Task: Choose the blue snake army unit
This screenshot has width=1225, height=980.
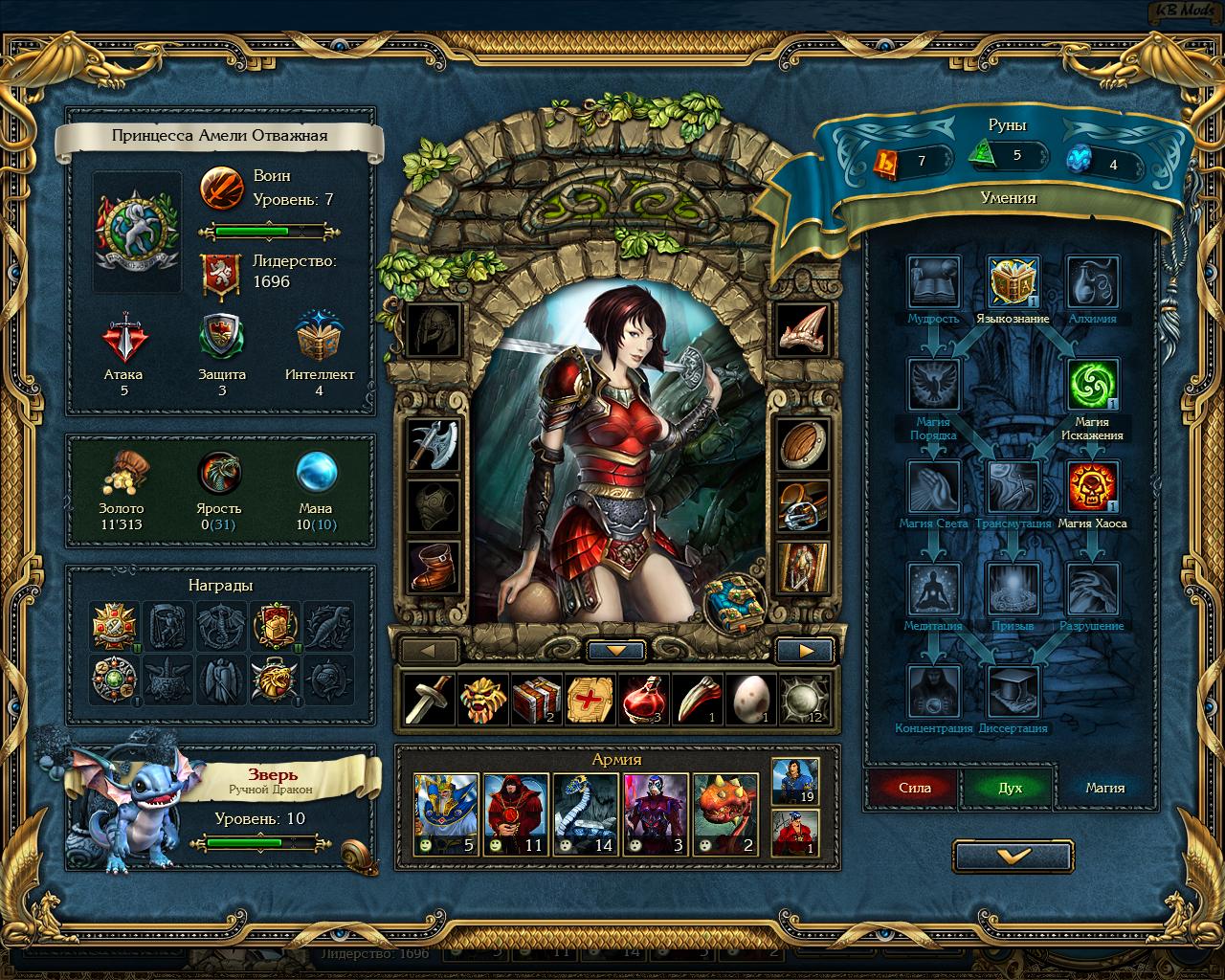Action: pos(587,813)
